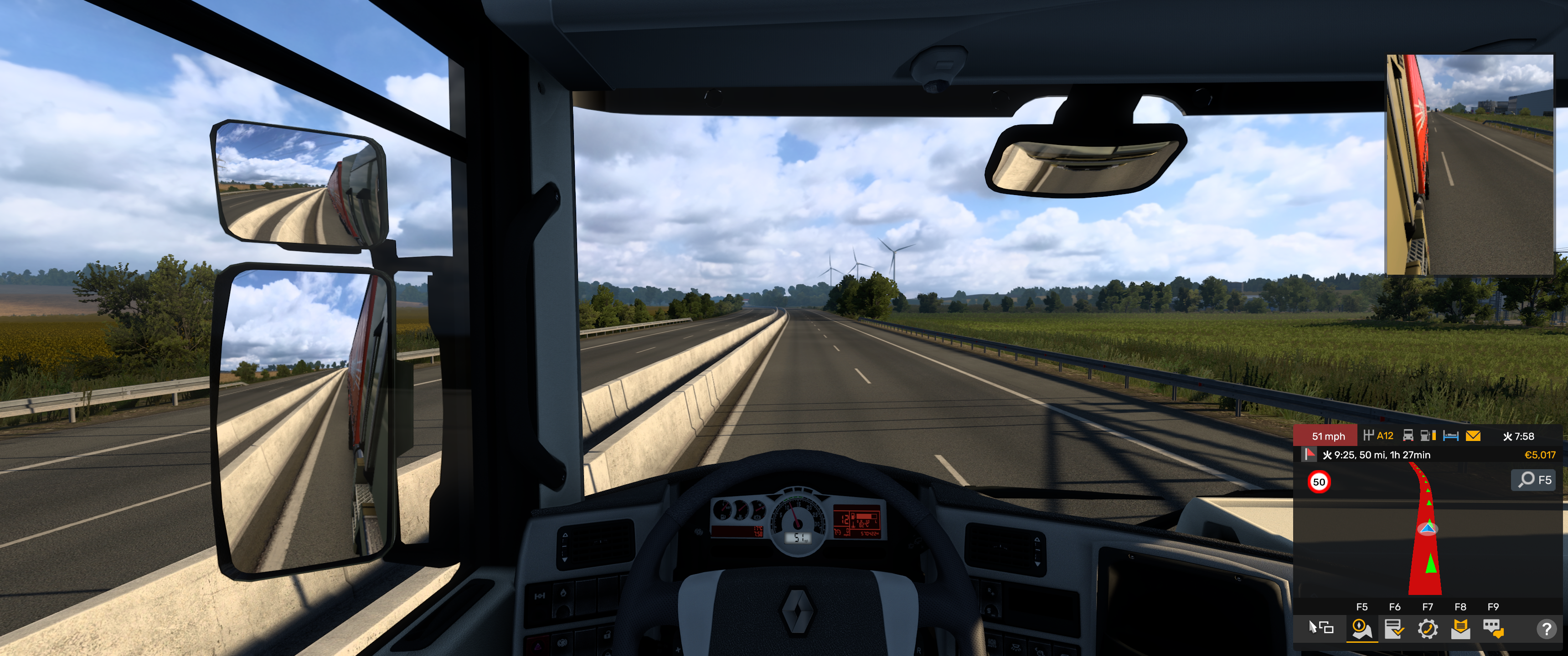Switch to the F5 tab
The height and width of the screenshot is (656, 1568).
click(x=1362, y=608)
